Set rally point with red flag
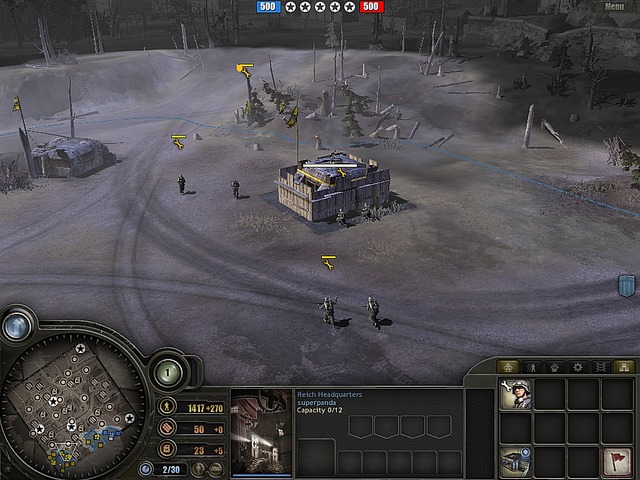Viewport: 640px width, 480px height. point(617,461)
